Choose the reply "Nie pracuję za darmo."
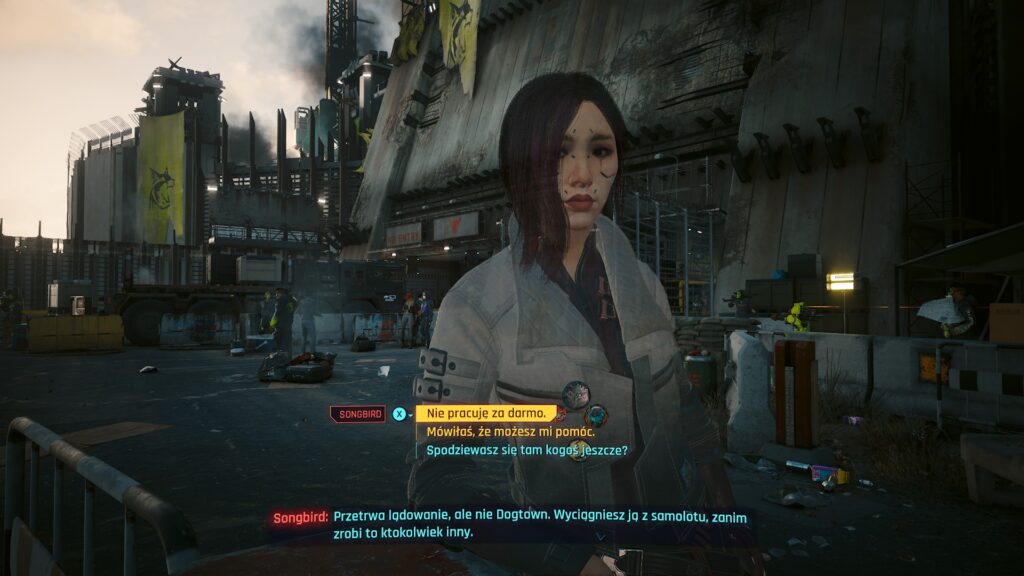This screenshot has height=576, width=1024. pos(485,413)
